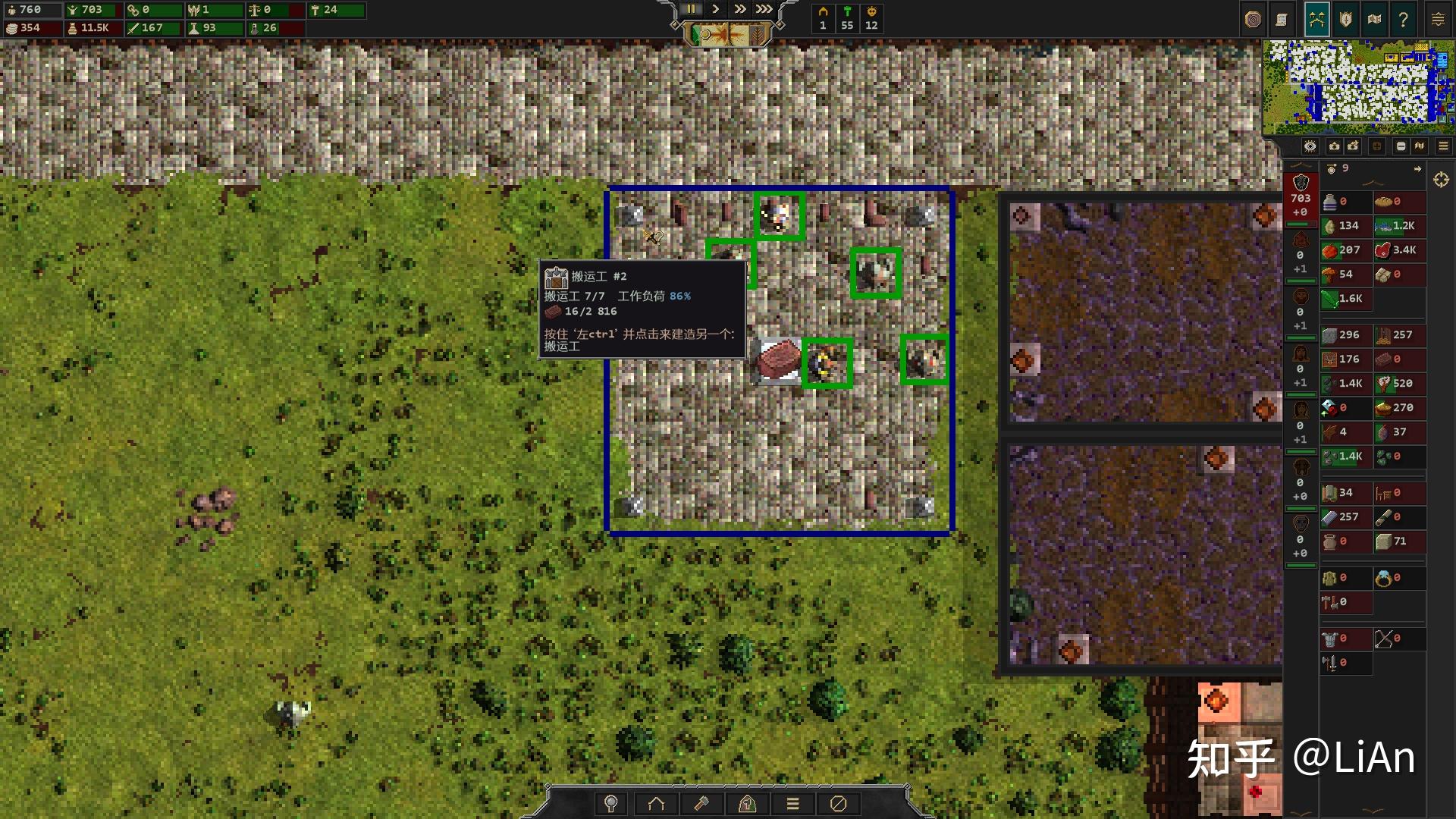1456x819 pixels.
Task: Open the question mark help button
Action: pos(1404,20)
